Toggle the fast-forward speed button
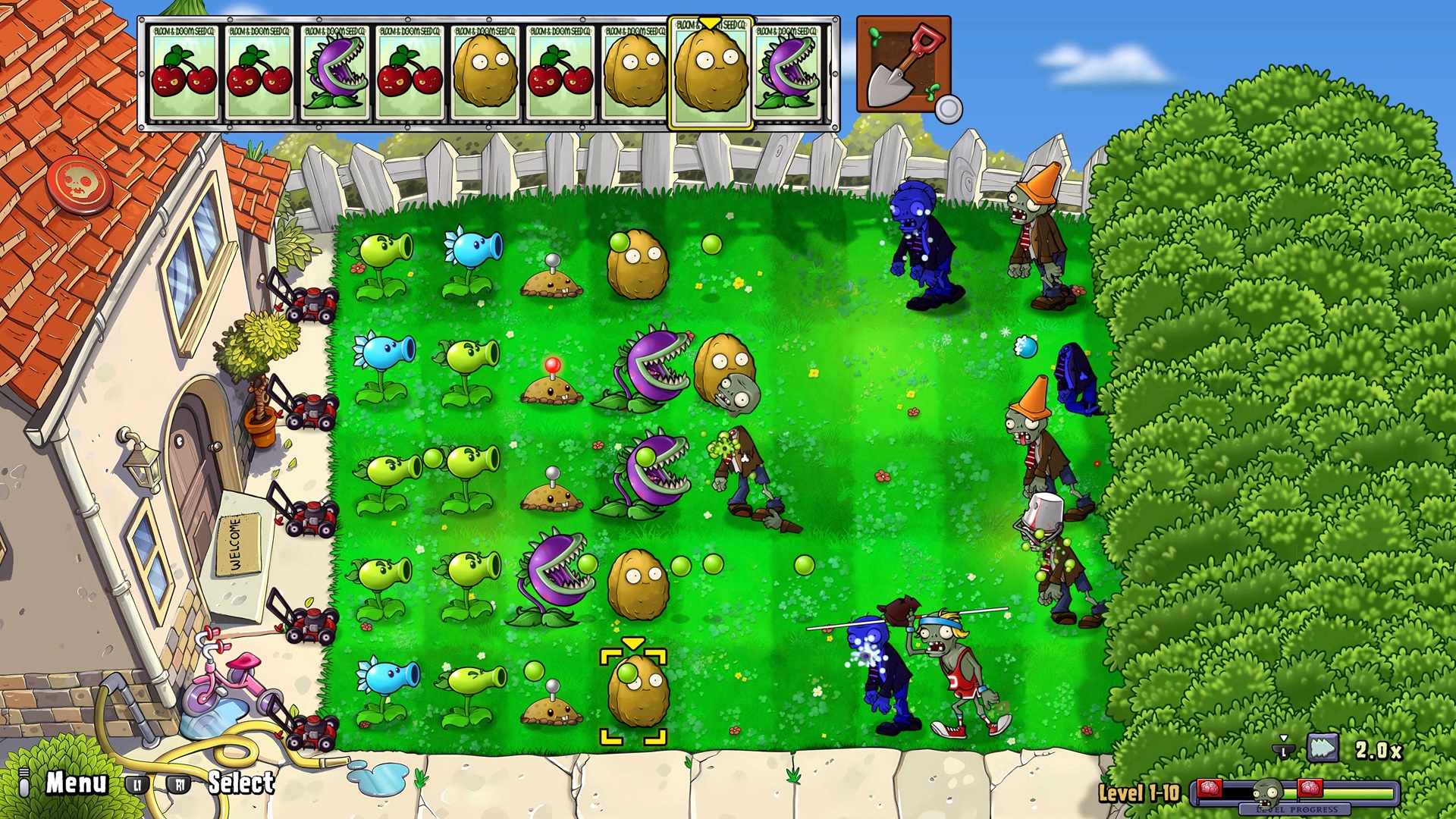The image size is (1456, 819). pos(1323,749)
